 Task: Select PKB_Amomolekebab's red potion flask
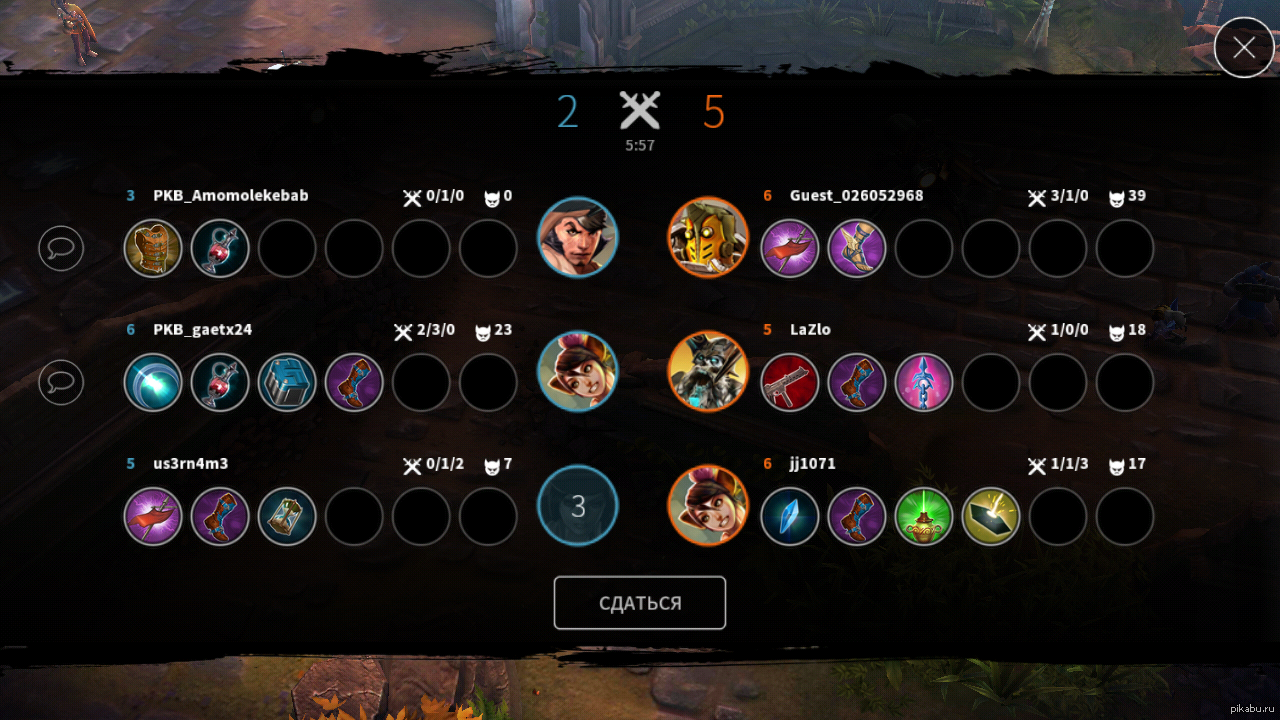220,248
